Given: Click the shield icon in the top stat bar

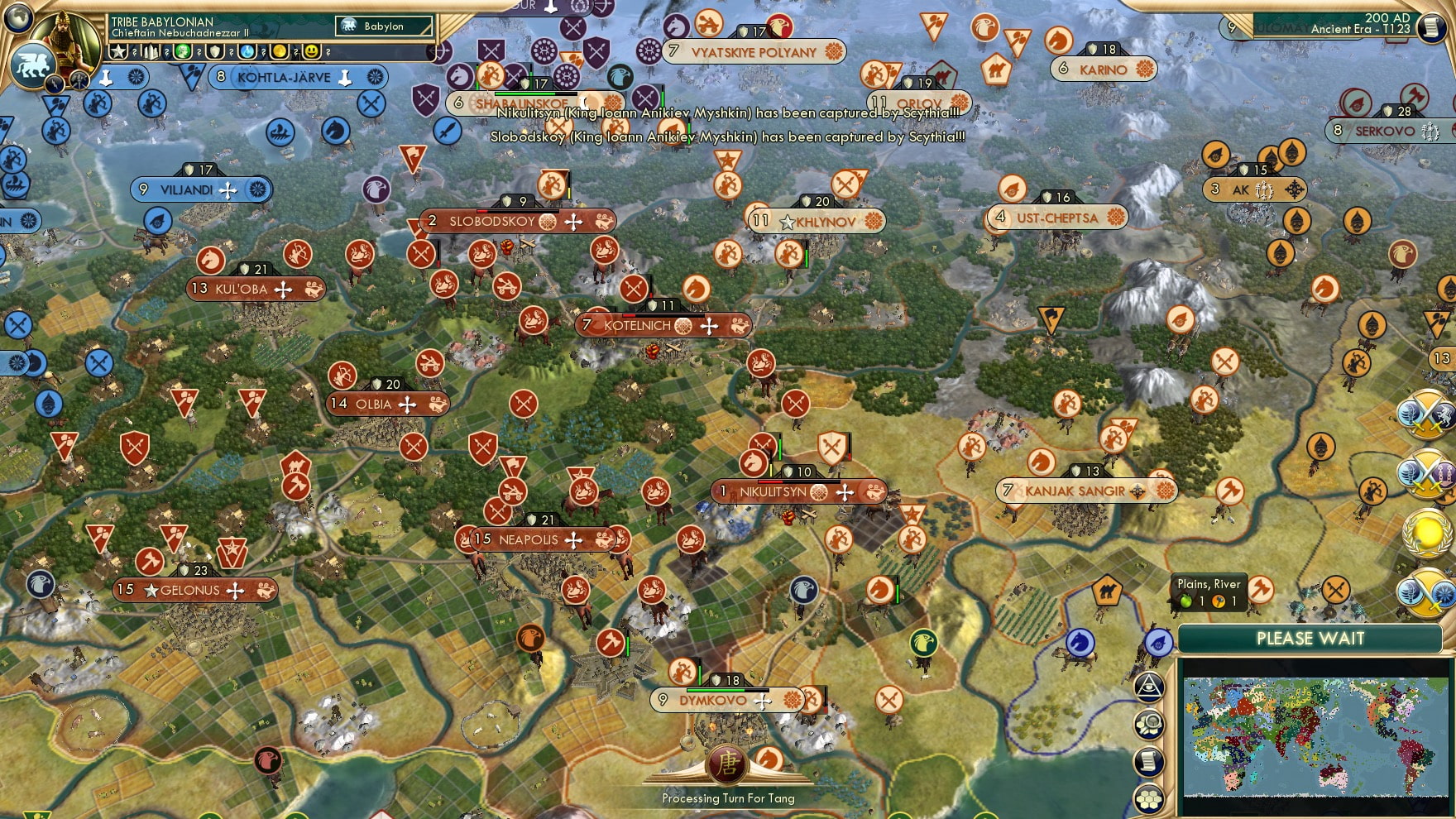Looking at the screenshot, I should point(213,51).
